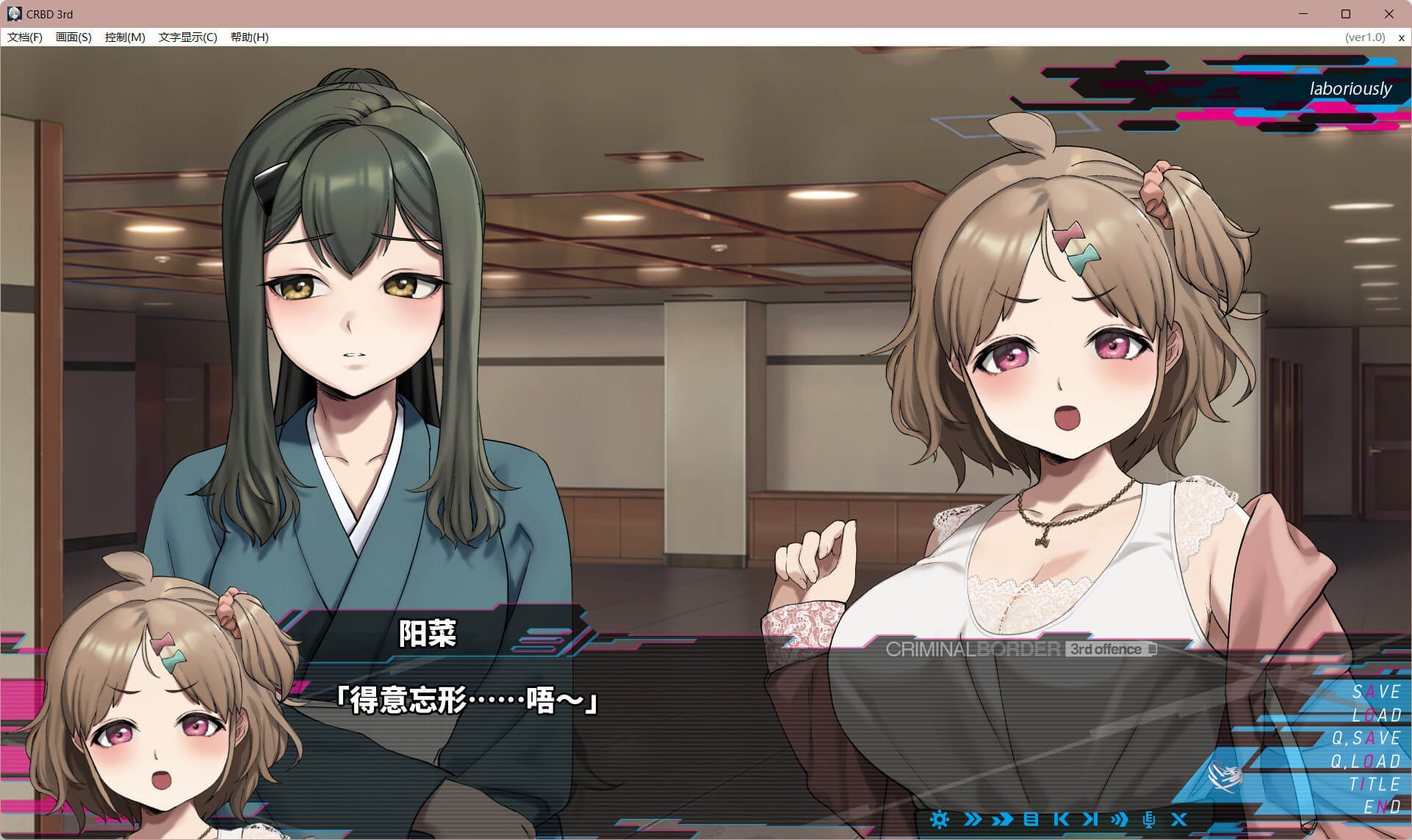Jump ahead with the next-scene arrow
Screen dimensions: 1412x840
[1090, 819]
